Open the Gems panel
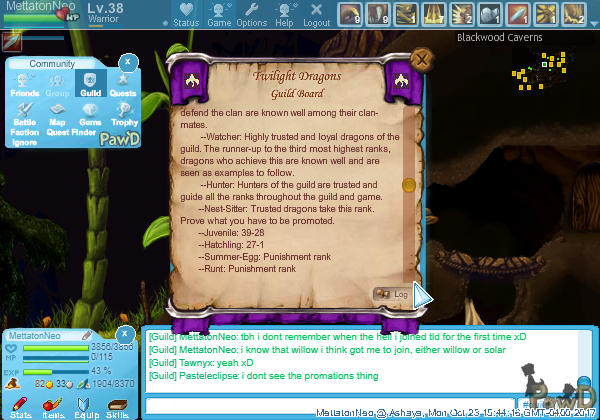The image size is (600, 420). [90, 113]
